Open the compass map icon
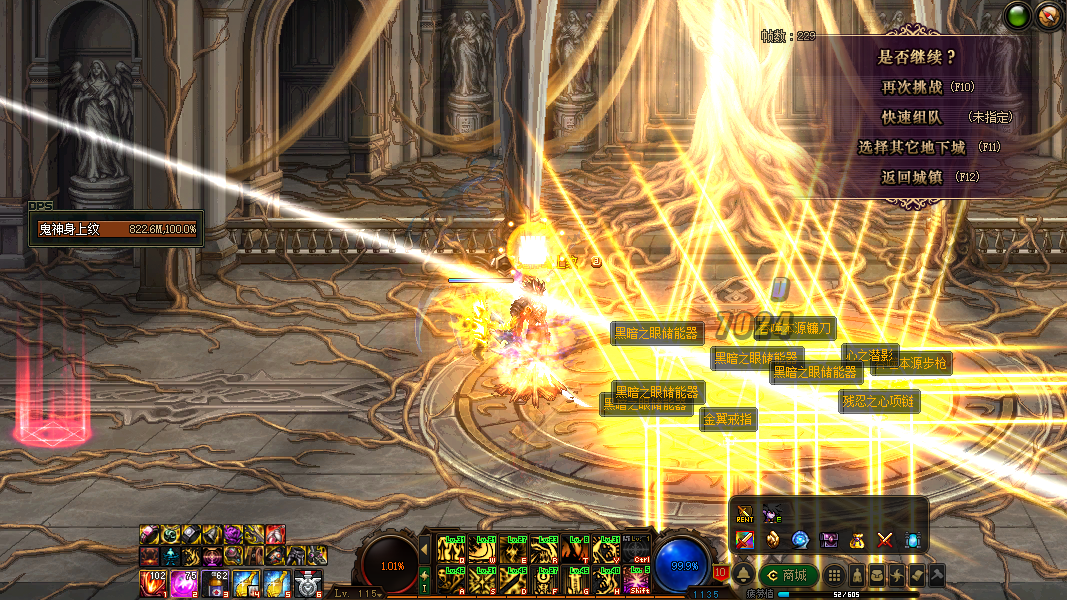This screenshot has width=1067, height=600. click(x=1048, y=17)
